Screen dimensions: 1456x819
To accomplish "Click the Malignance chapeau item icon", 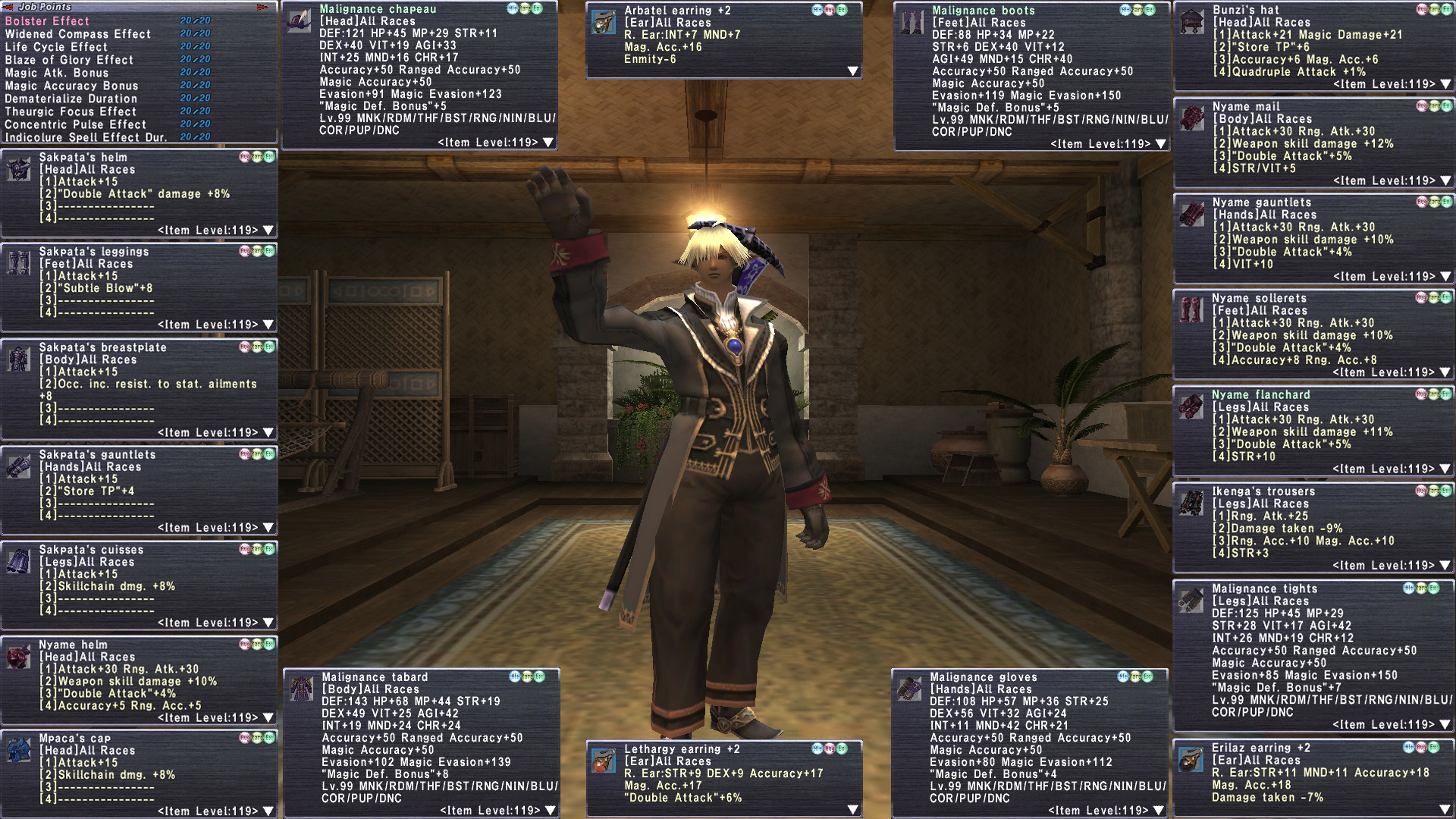I will [x=300, y=20].
